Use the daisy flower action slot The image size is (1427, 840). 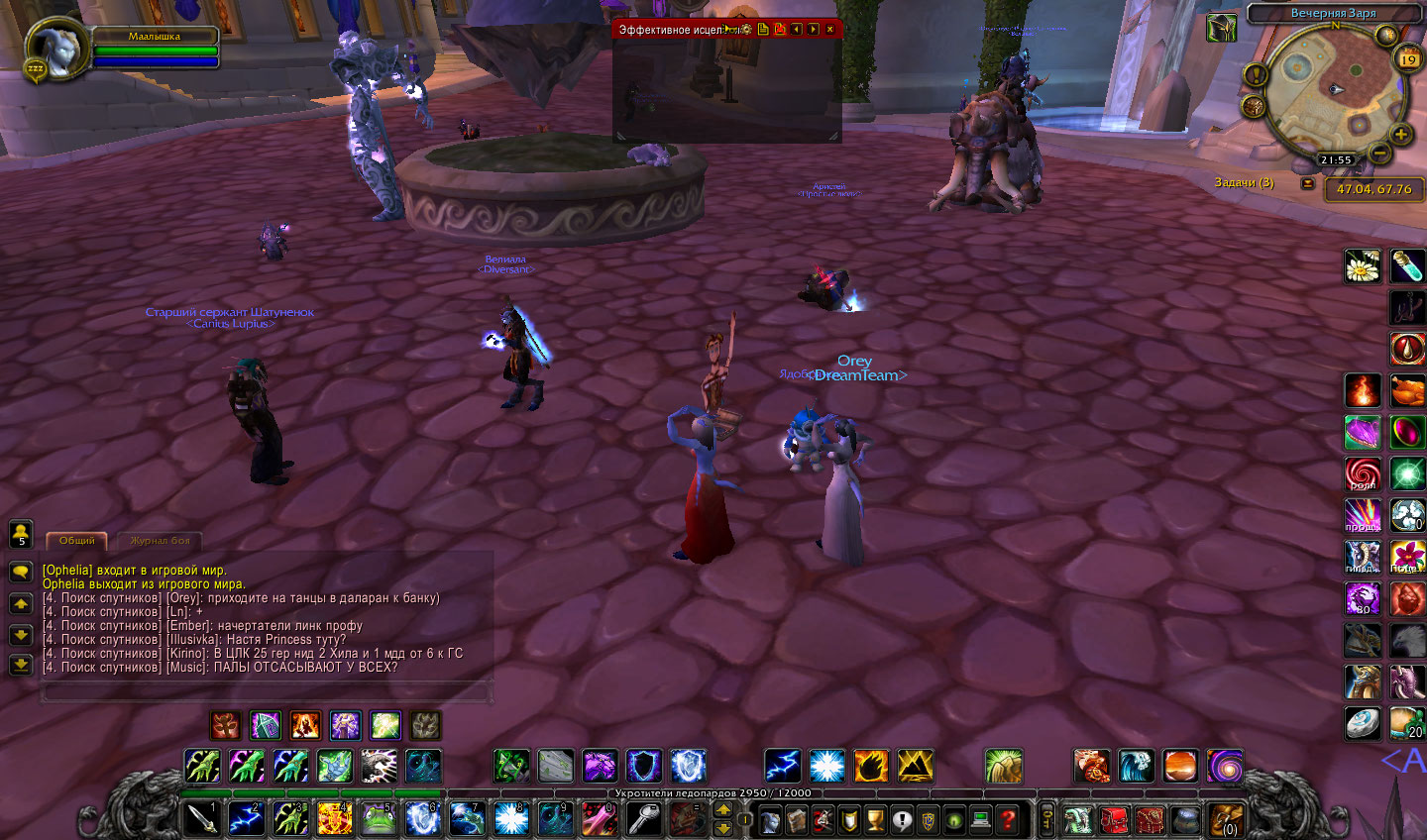[1363, 265]
